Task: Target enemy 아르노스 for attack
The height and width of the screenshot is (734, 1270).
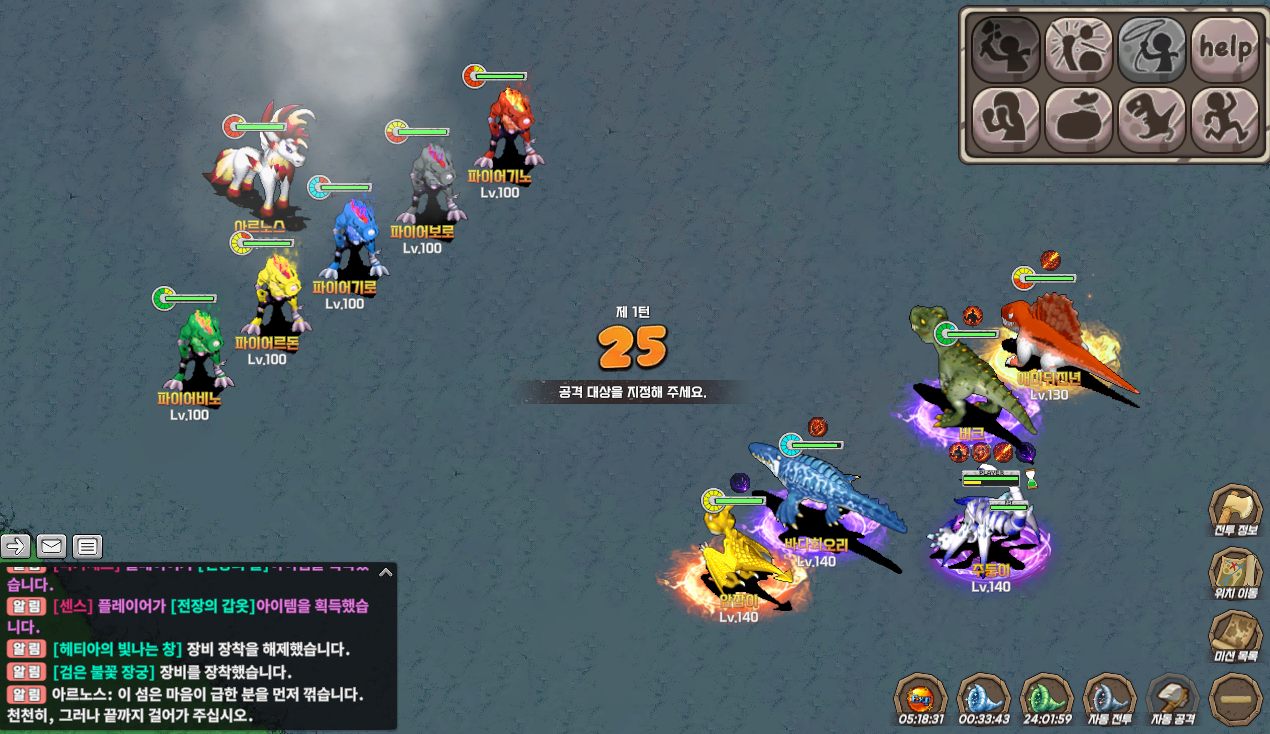Action: 264,165
